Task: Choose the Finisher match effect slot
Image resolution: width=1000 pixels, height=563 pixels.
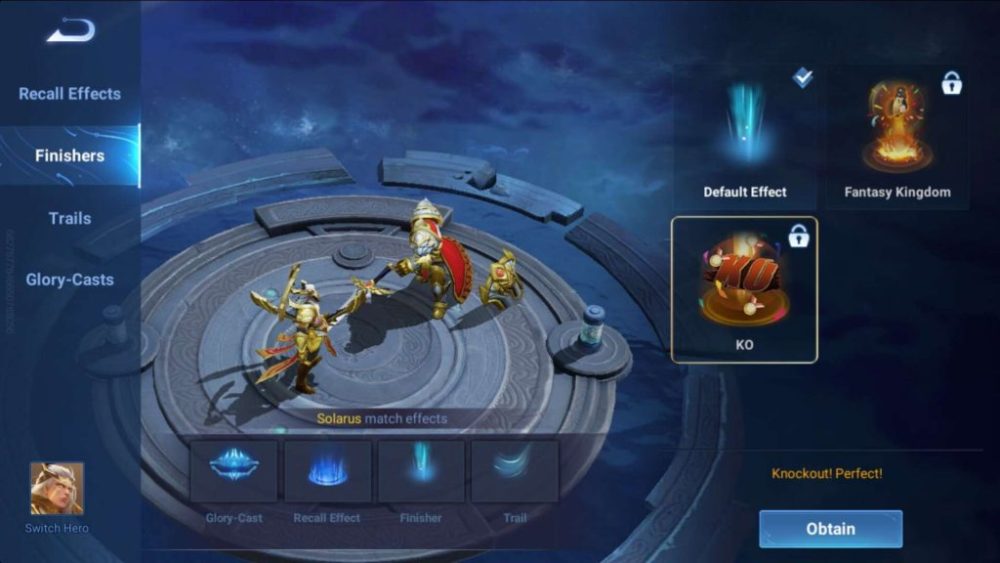Action: tap(421, 471)
